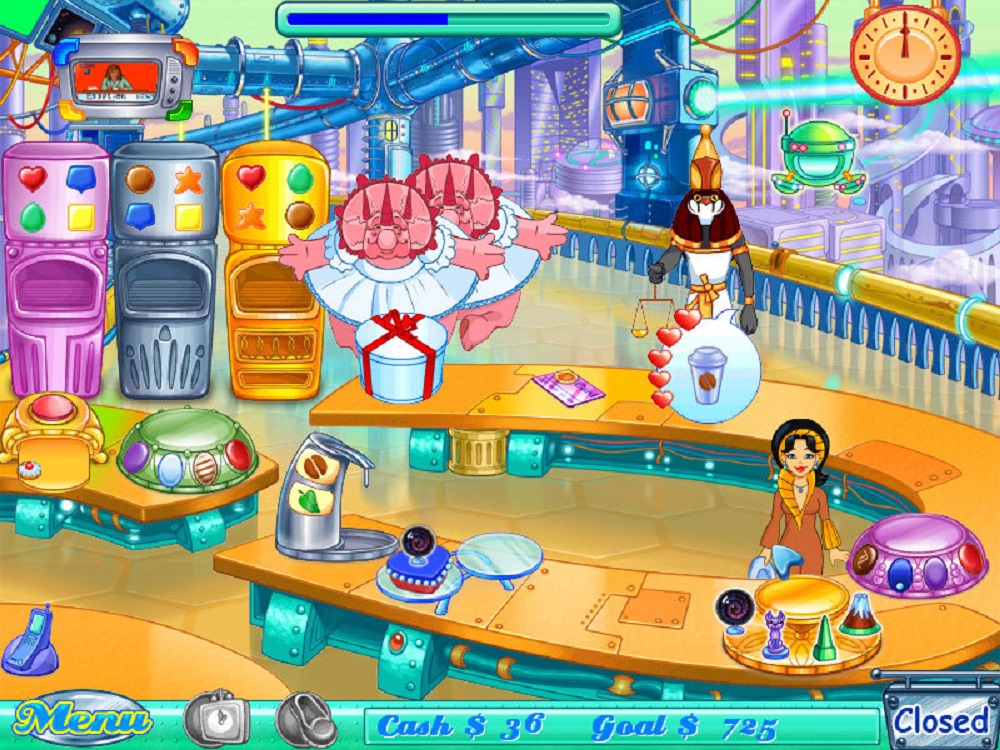Select the green egg shape on pink oven
The width and height of the screenshot is (1000, 750).
[x=33, y=216]
